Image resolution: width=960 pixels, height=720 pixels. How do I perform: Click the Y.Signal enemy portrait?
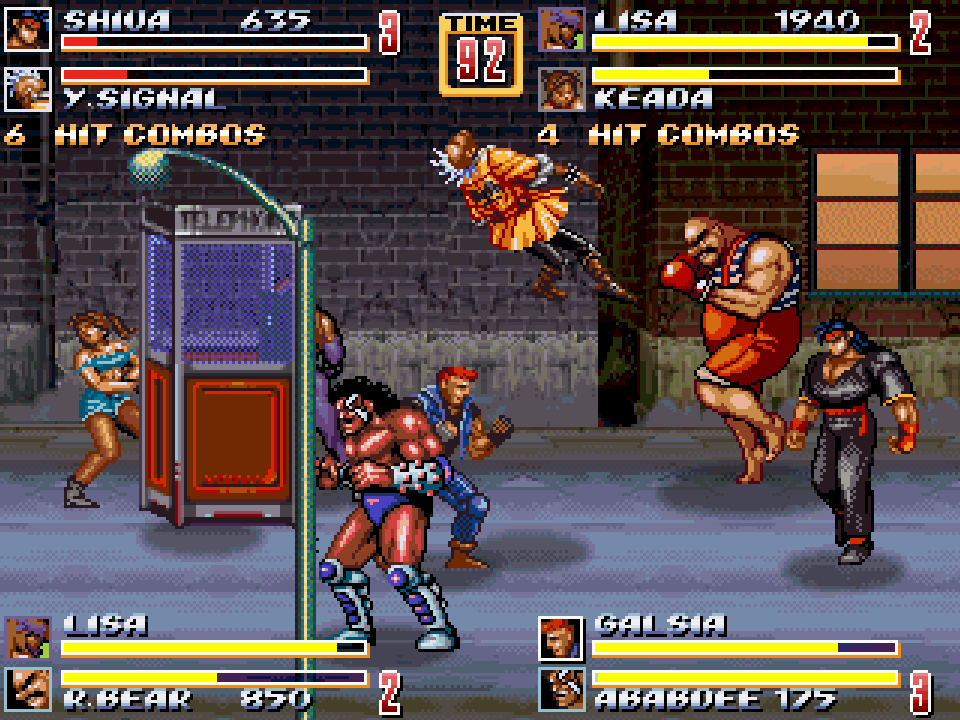click(x=27, y=89)
